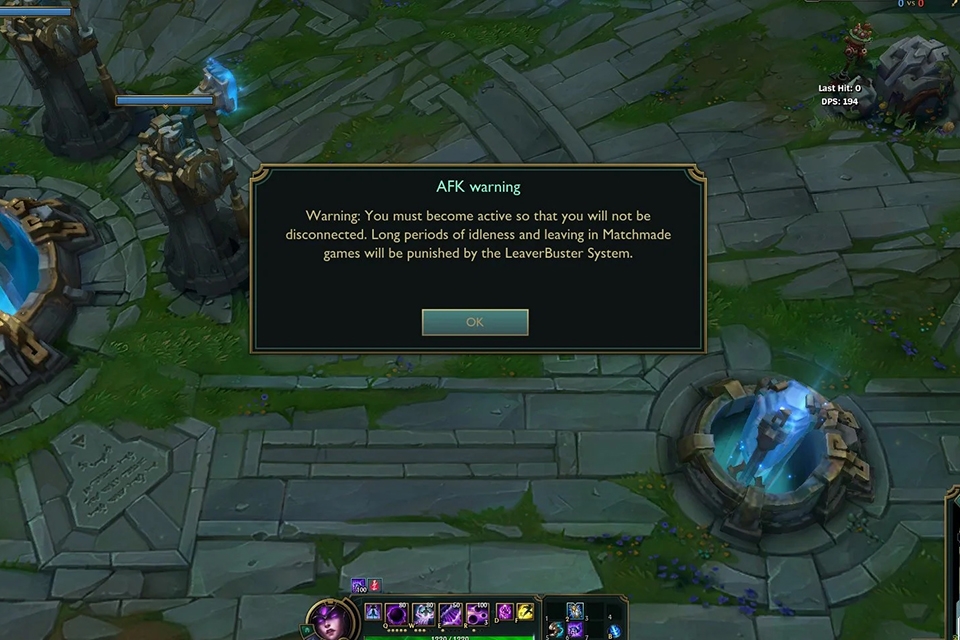960x640 pixels.
Task: Dismiss the AFK warning with OK
Action: (x=475, y=322)
